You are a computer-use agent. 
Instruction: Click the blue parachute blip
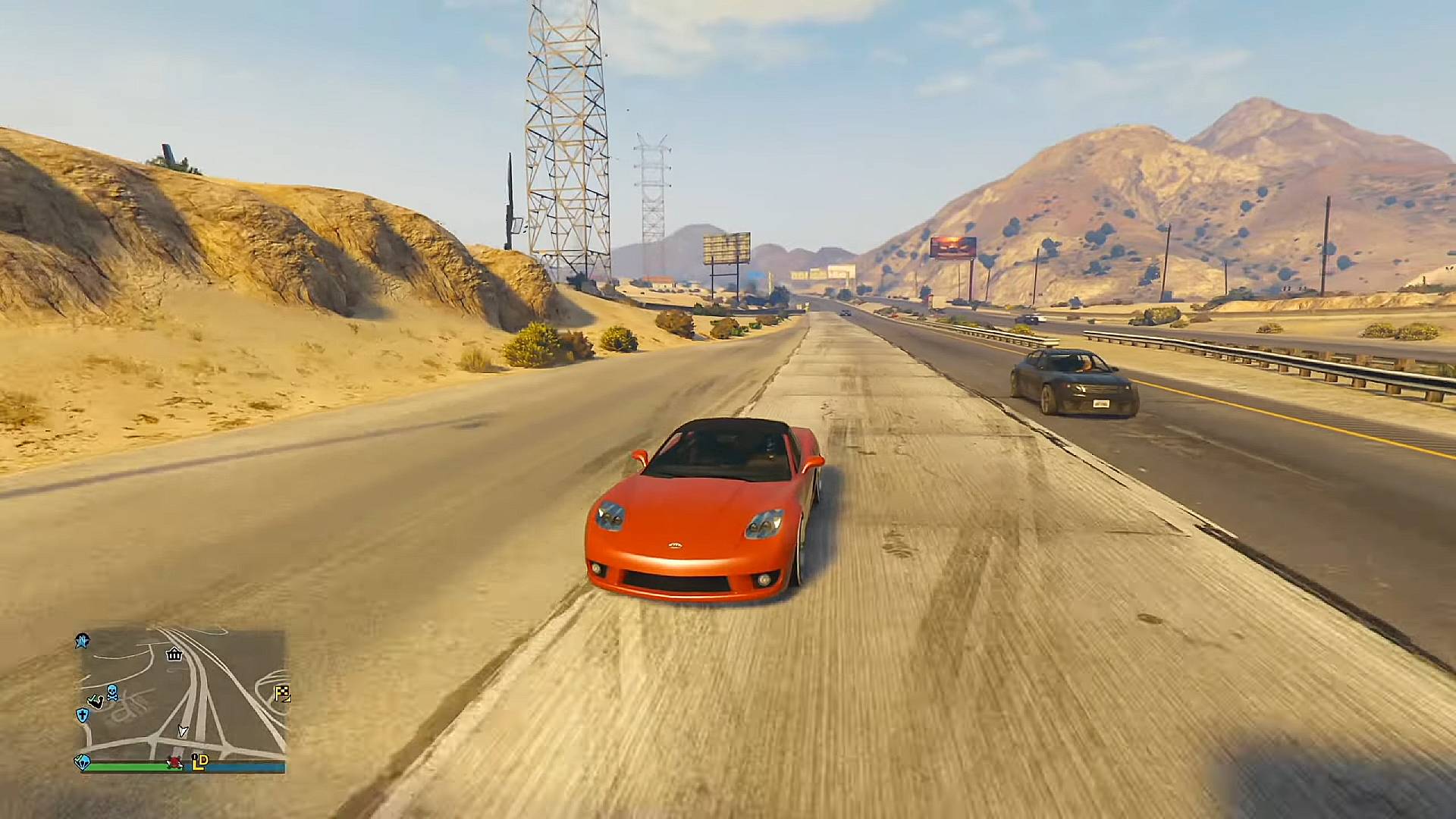[x=82, y=761]
